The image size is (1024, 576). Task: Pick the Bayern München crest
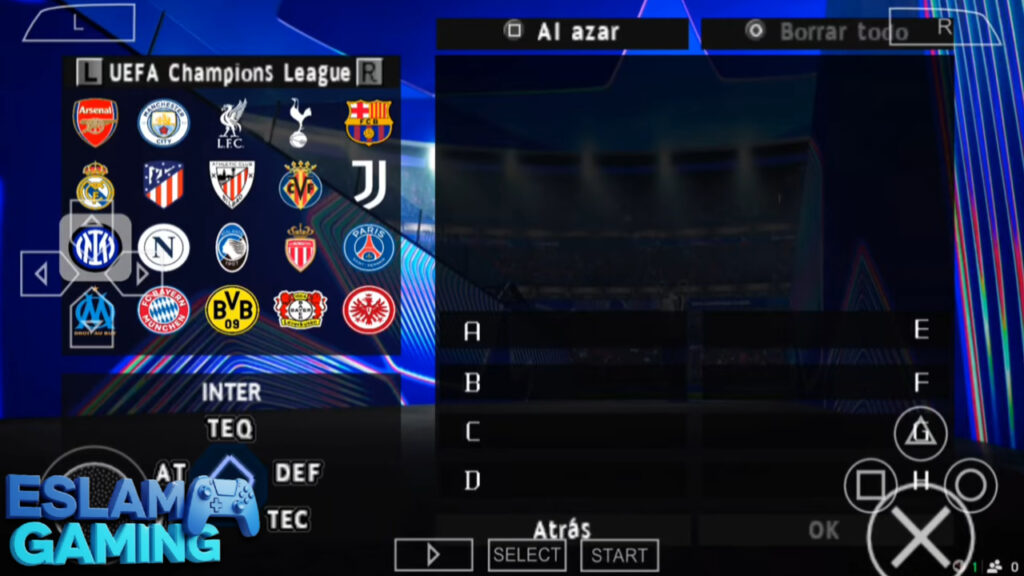click(x=163, y=310)
